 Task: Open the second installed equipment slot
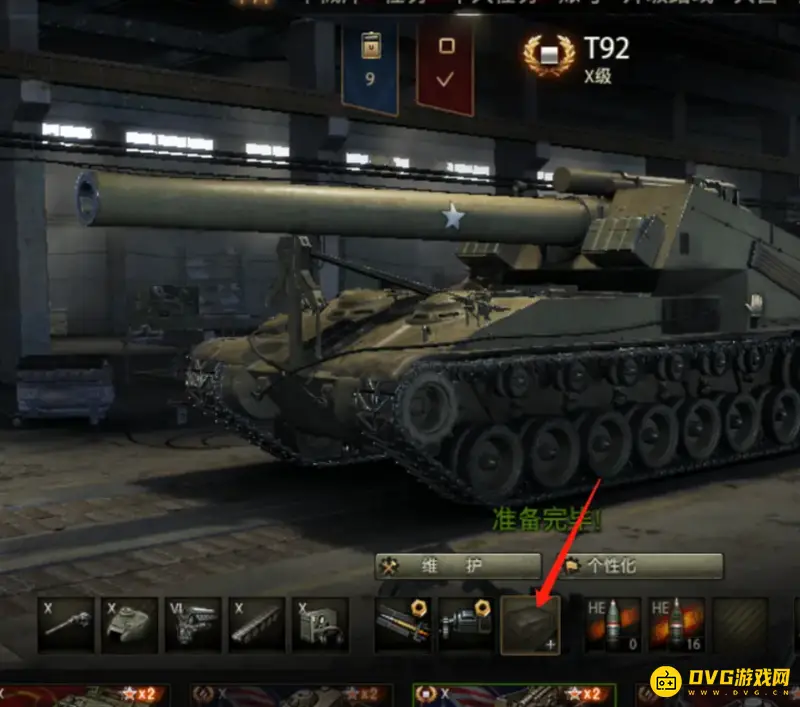pos(467,625)
